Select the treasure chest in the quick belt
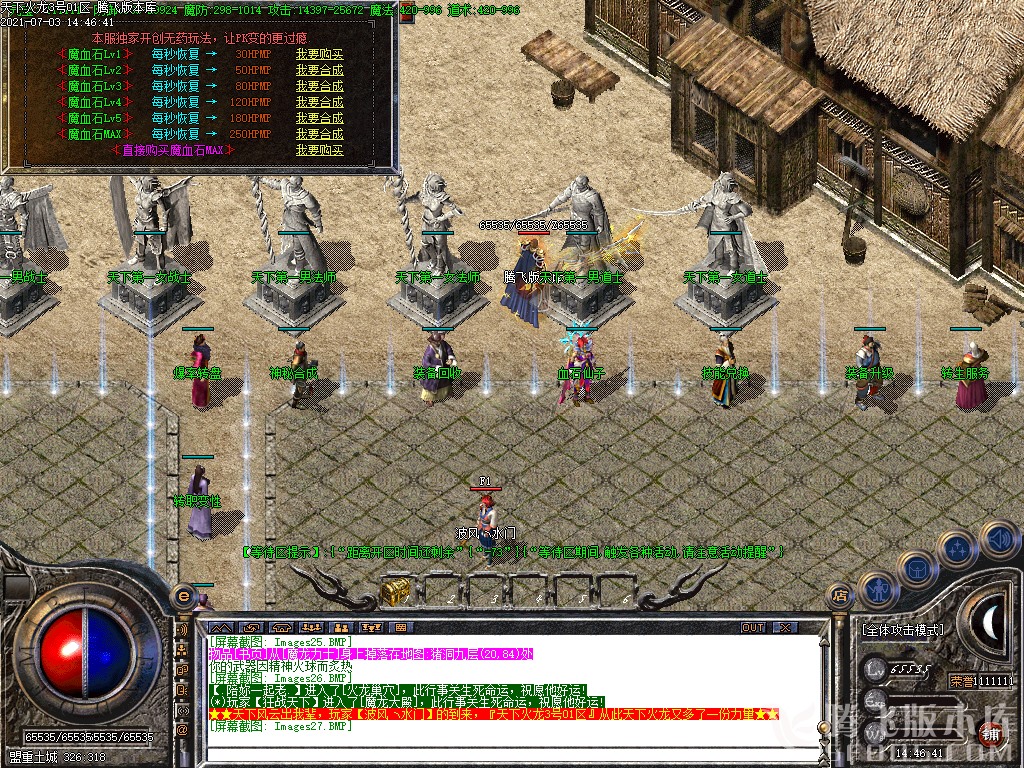1024x768 pixels. pyautogui.click(x=394, y=591)
